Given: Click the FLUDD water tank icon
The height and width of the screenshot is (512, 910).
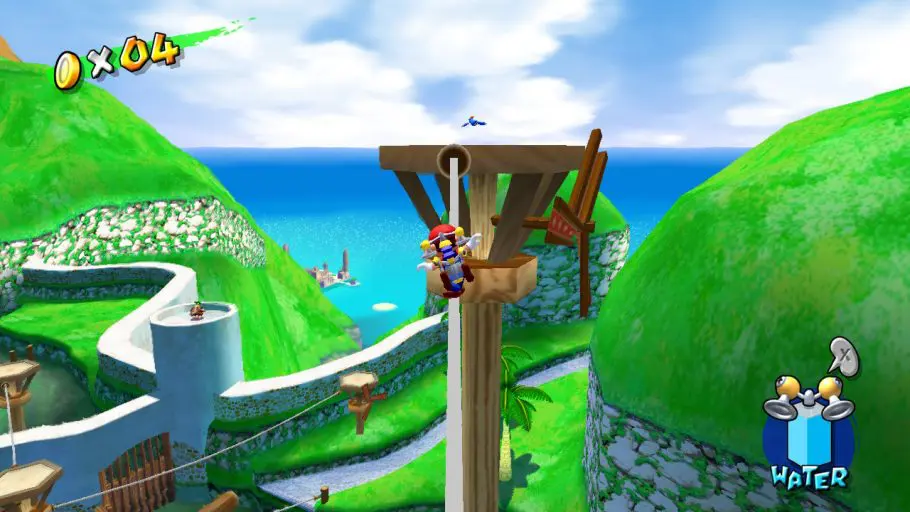Looking at the screenshot, I should [808, 430].
